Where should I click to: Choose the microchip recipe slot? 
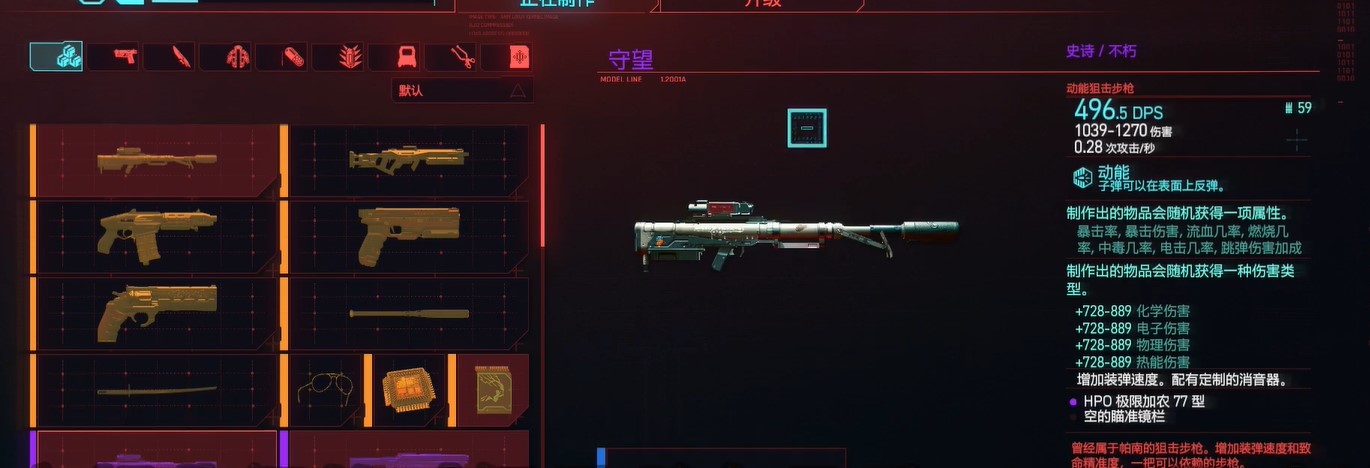pyautogui.click(x=409, y=389)
